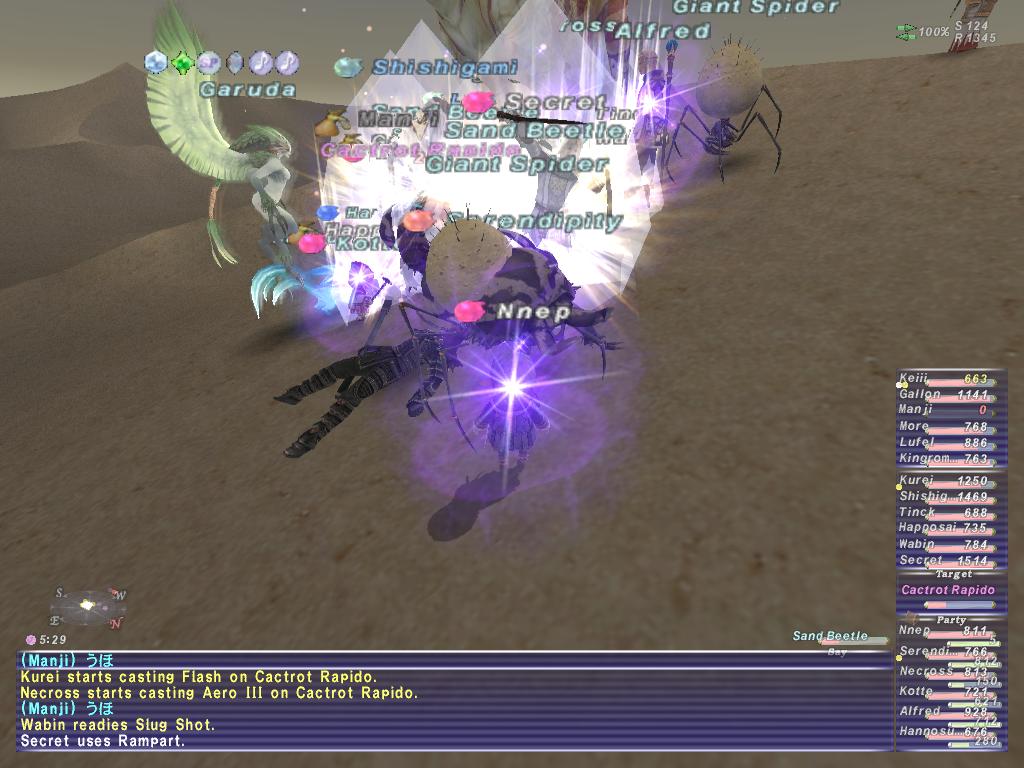Select the Sand Beetle pet status bar
The width and height of the screenshot is (1024, 768).
pyautogui.click(x=838, y=638)
